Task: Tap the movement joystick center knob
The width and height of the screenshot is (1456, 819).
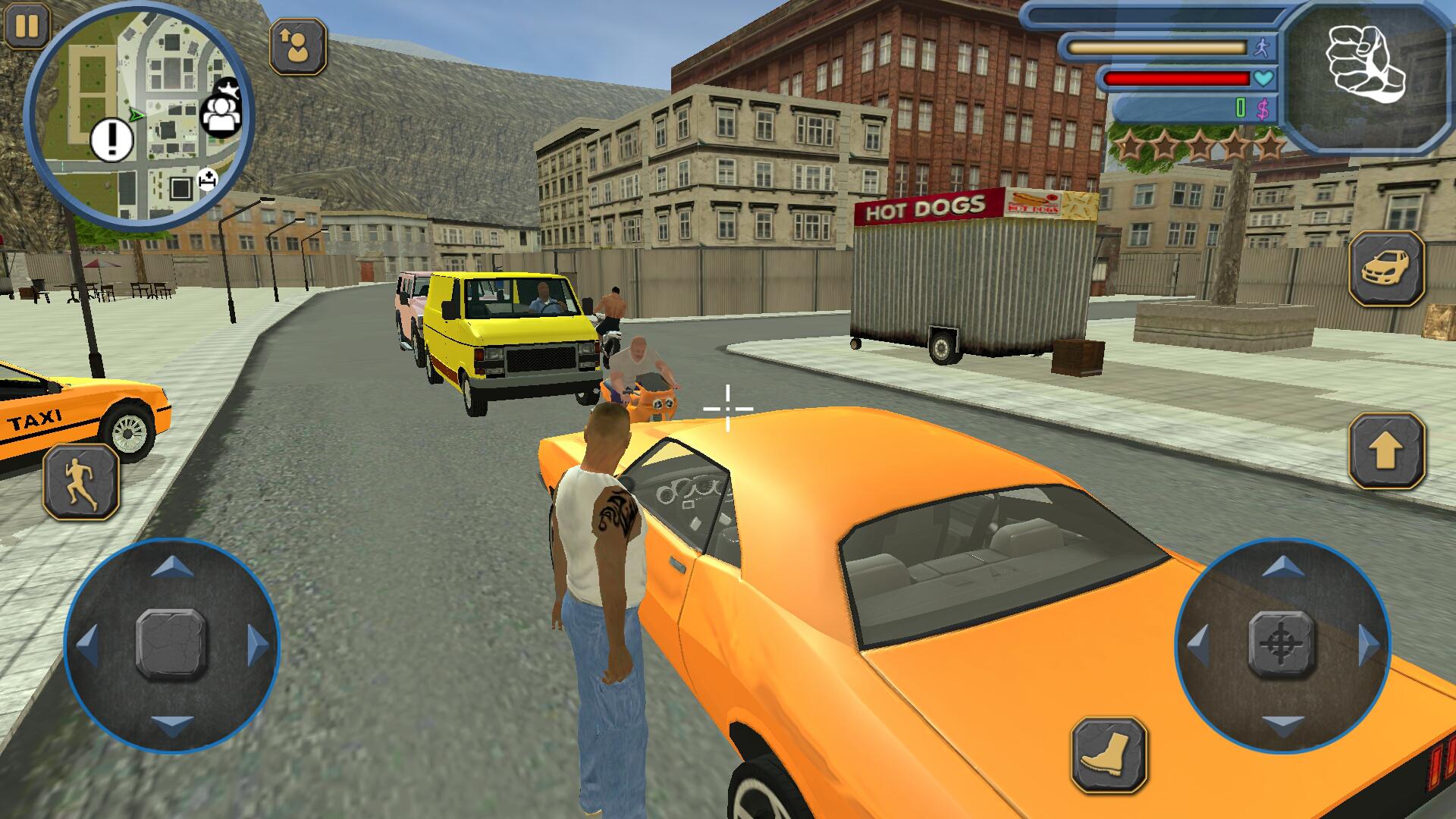Action: tap(171, 644)
